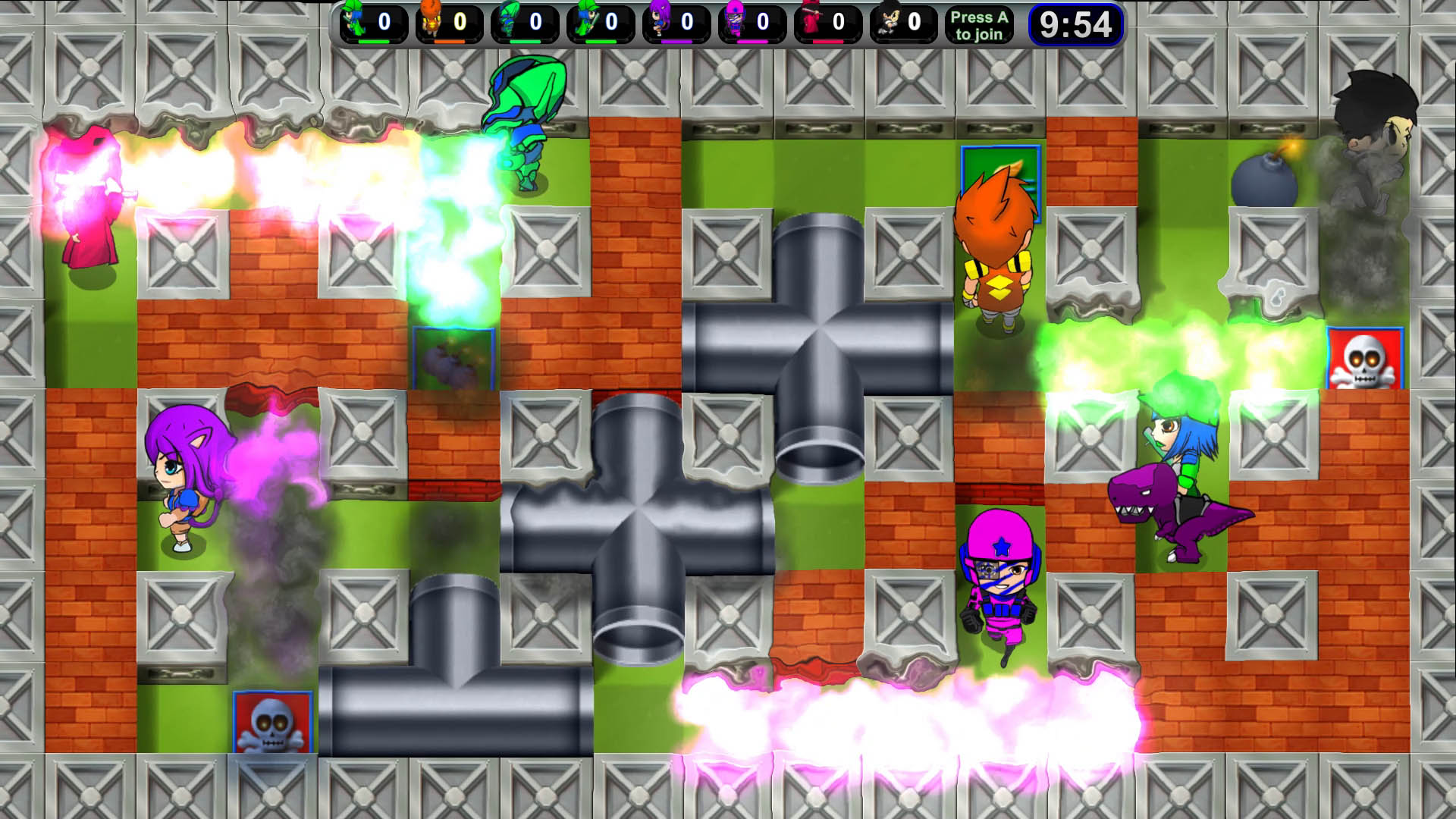Select the pink helmet player's score panel
The width and height of the screenshot is (1456, 819).
pos(752,24)
